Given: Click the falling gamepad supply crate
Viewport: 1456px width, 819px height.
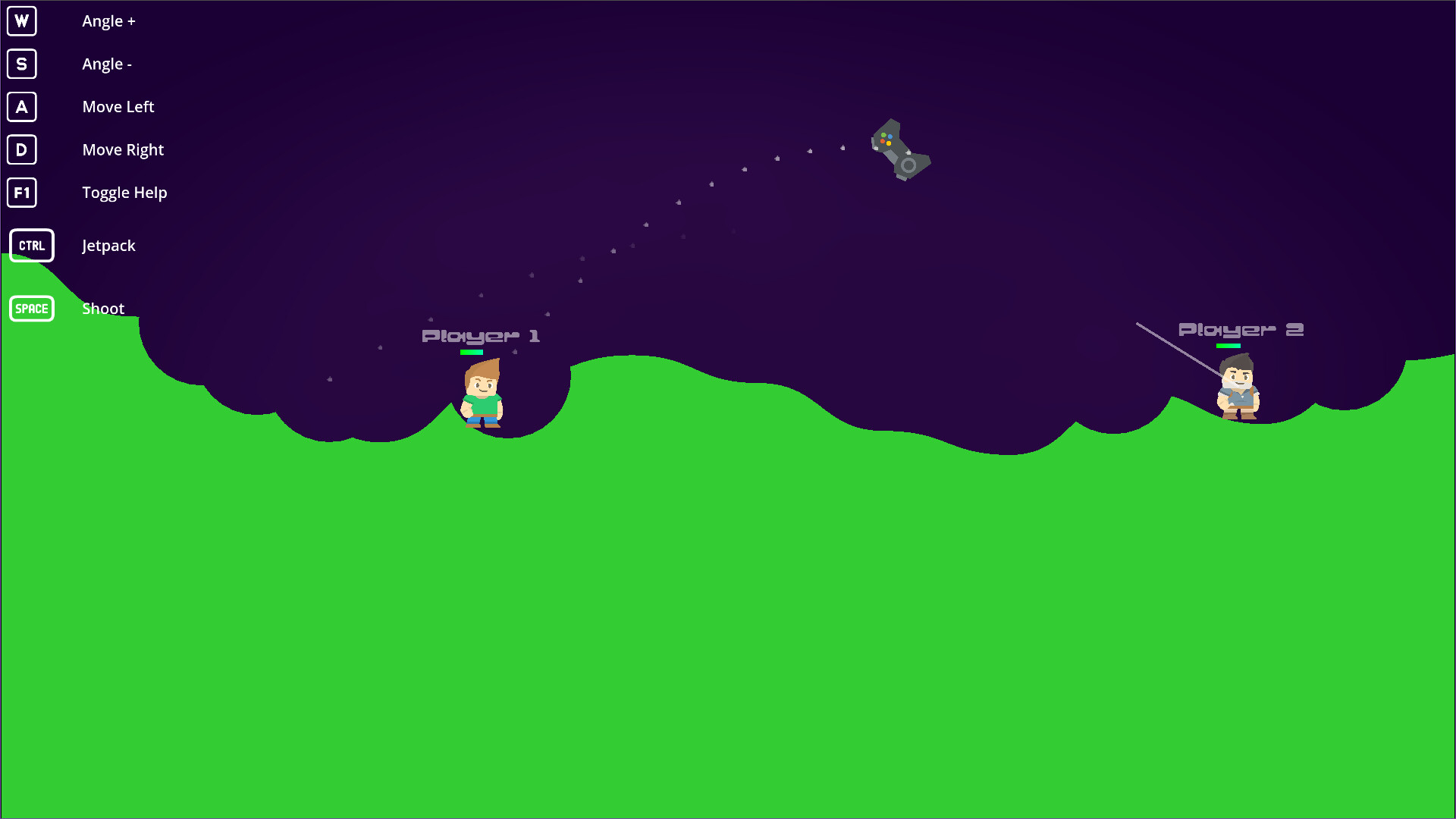Looking at the screenshot, I should click(x=900, y=150).
